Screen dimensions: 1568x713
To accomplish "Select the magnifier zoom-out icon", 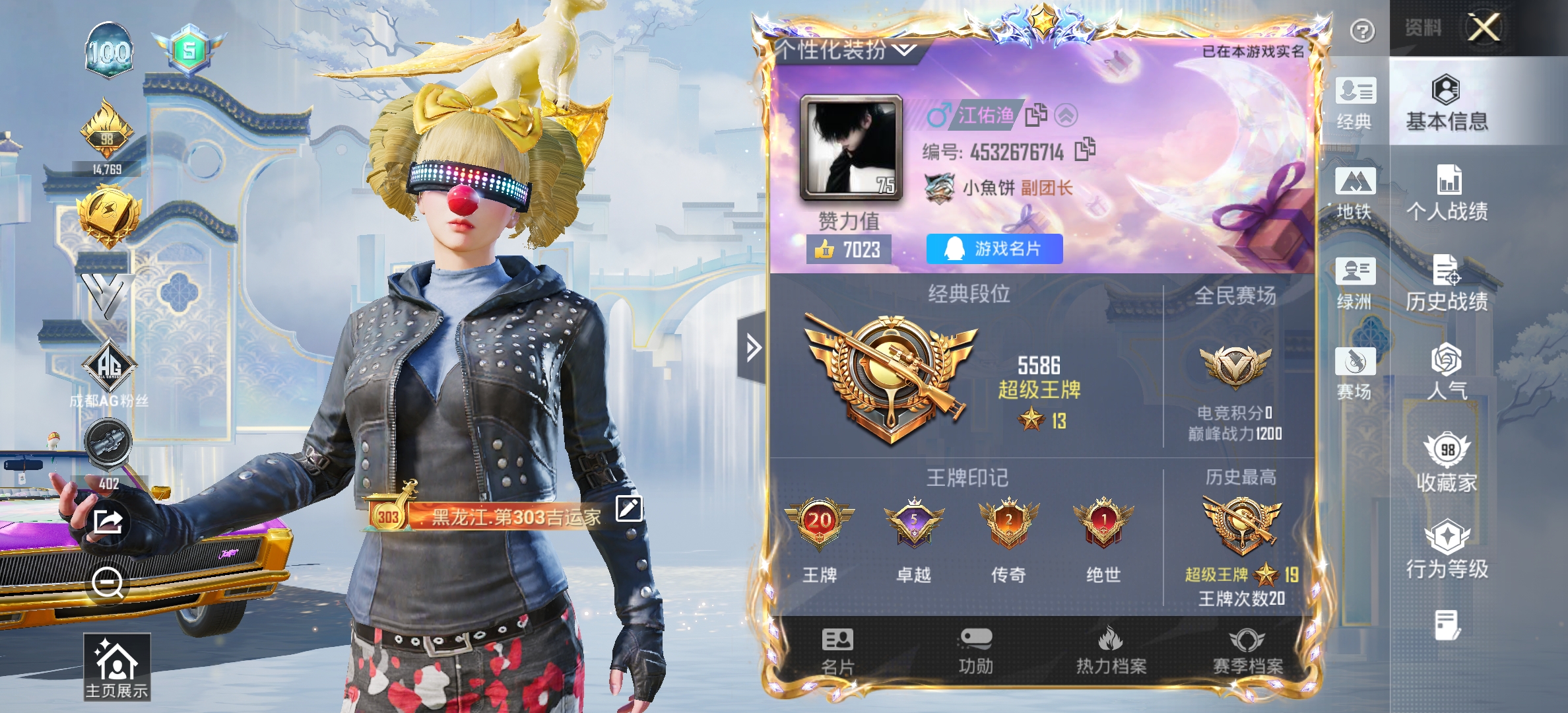I will tap(109, 581).
